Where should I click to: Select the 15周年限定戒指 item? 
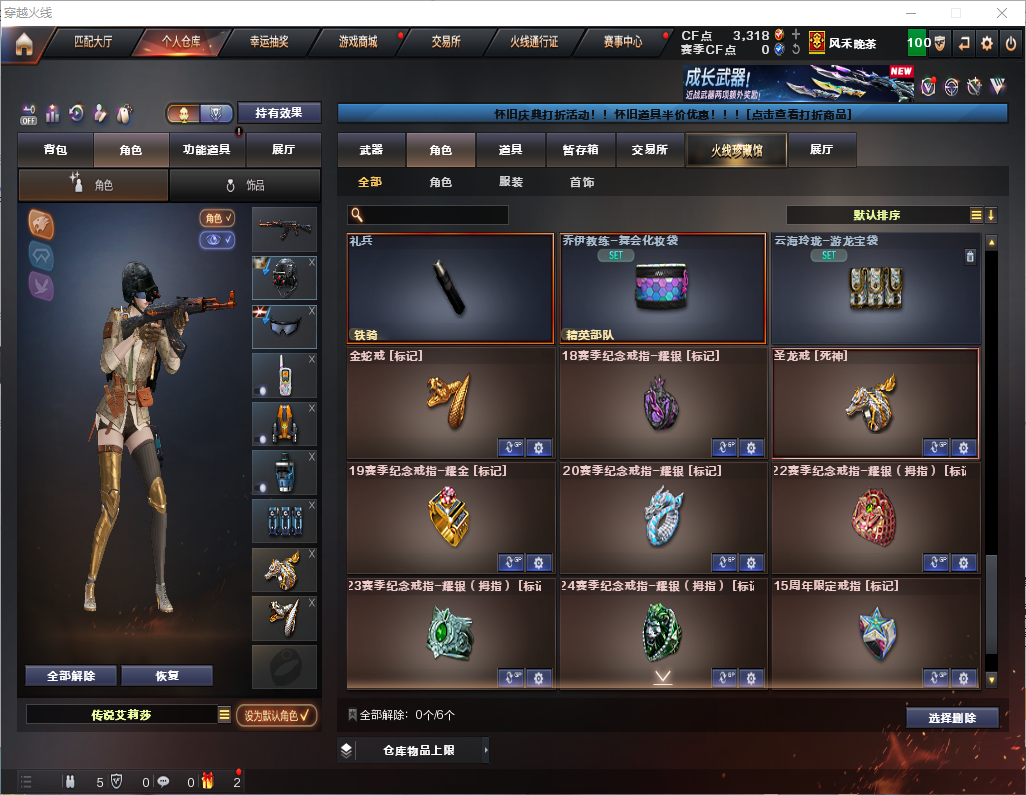pos(876,633)
